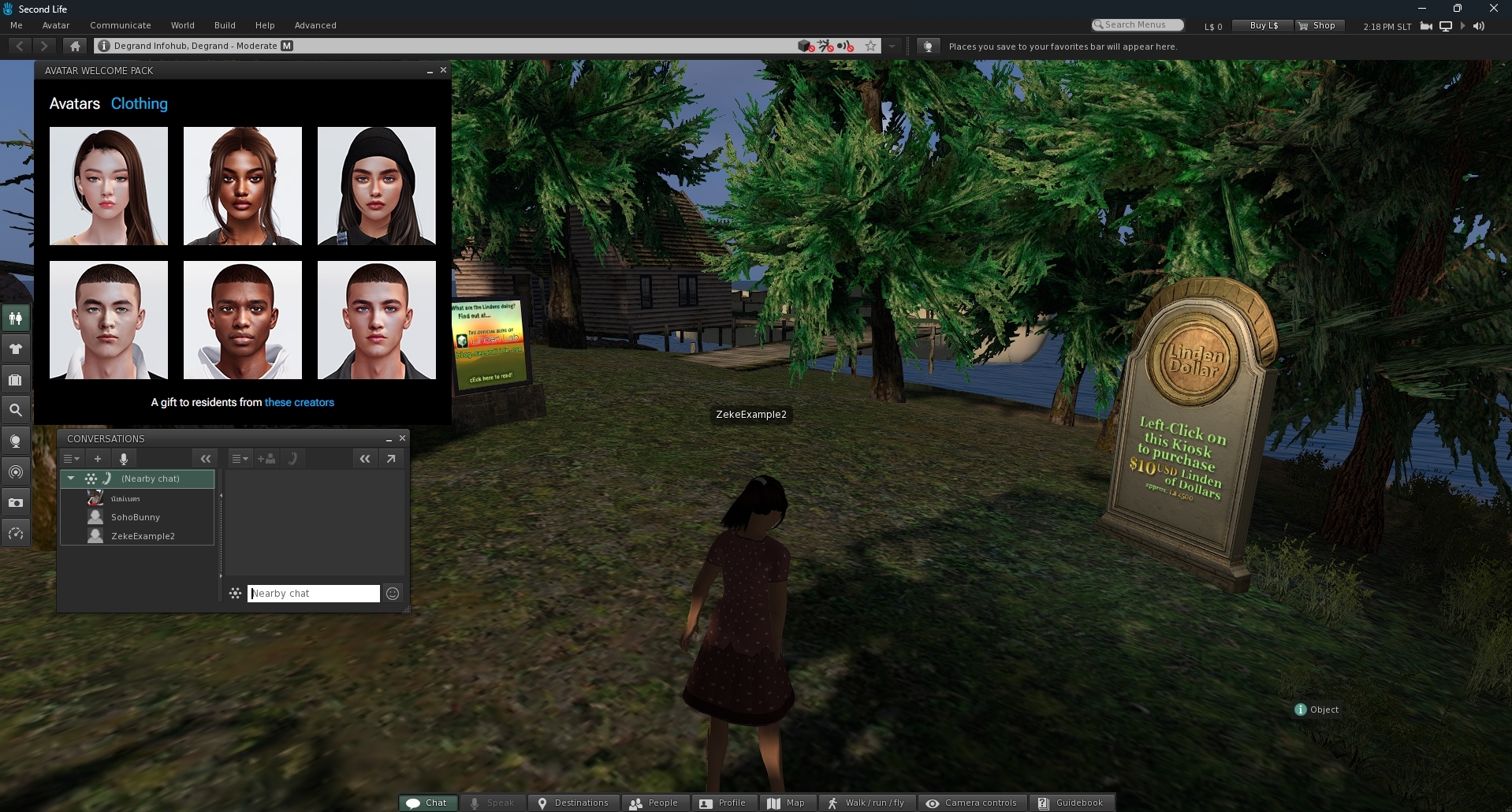This screenshot has height=812, width=1512.
Task: Select the hooded female avatar thumbnail
Action: click(376, 186)
